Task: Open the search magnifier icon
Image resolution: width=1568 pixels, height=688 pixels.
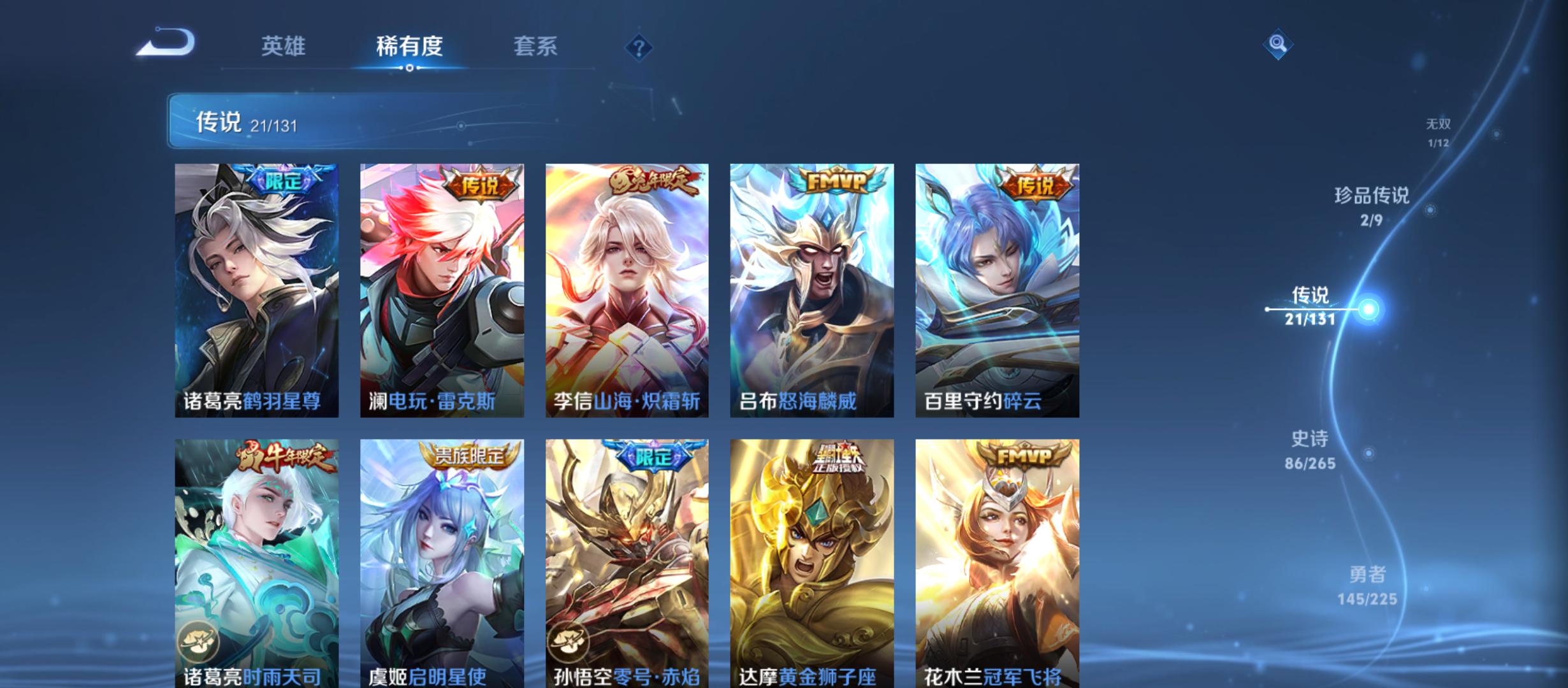Action: 1279,45
